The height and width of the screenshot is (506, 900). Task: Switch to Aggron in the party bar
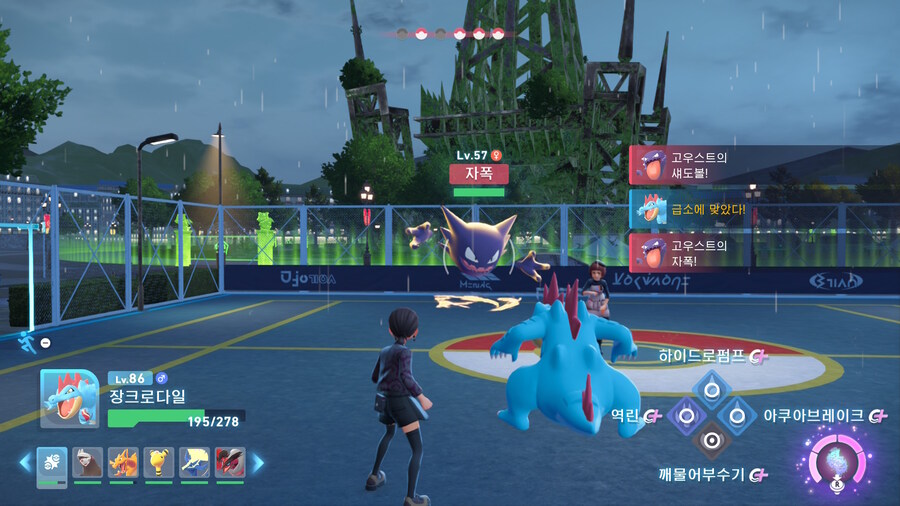(88, 462)
